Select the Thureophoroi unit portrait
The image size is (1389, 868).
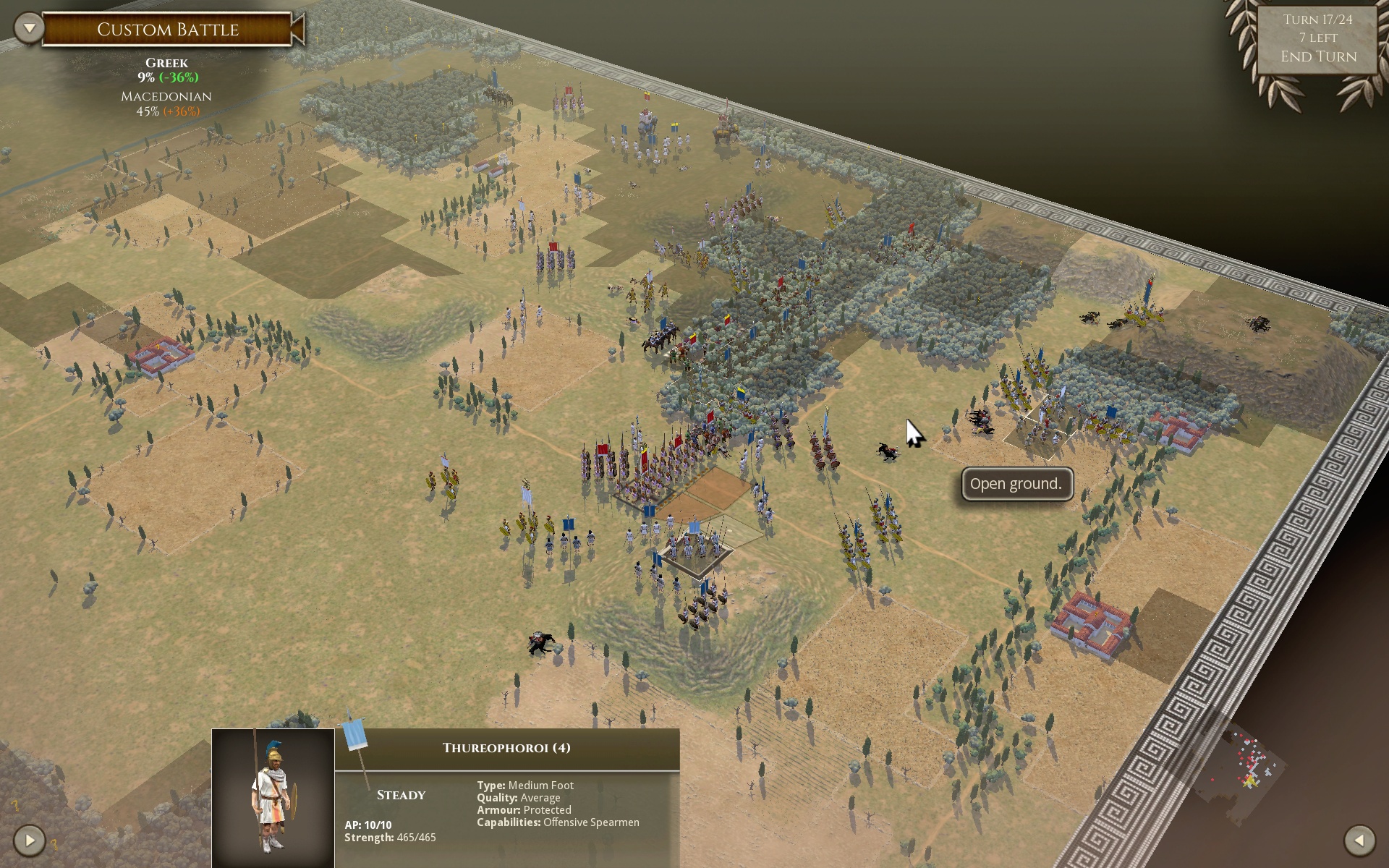(273, 797)
